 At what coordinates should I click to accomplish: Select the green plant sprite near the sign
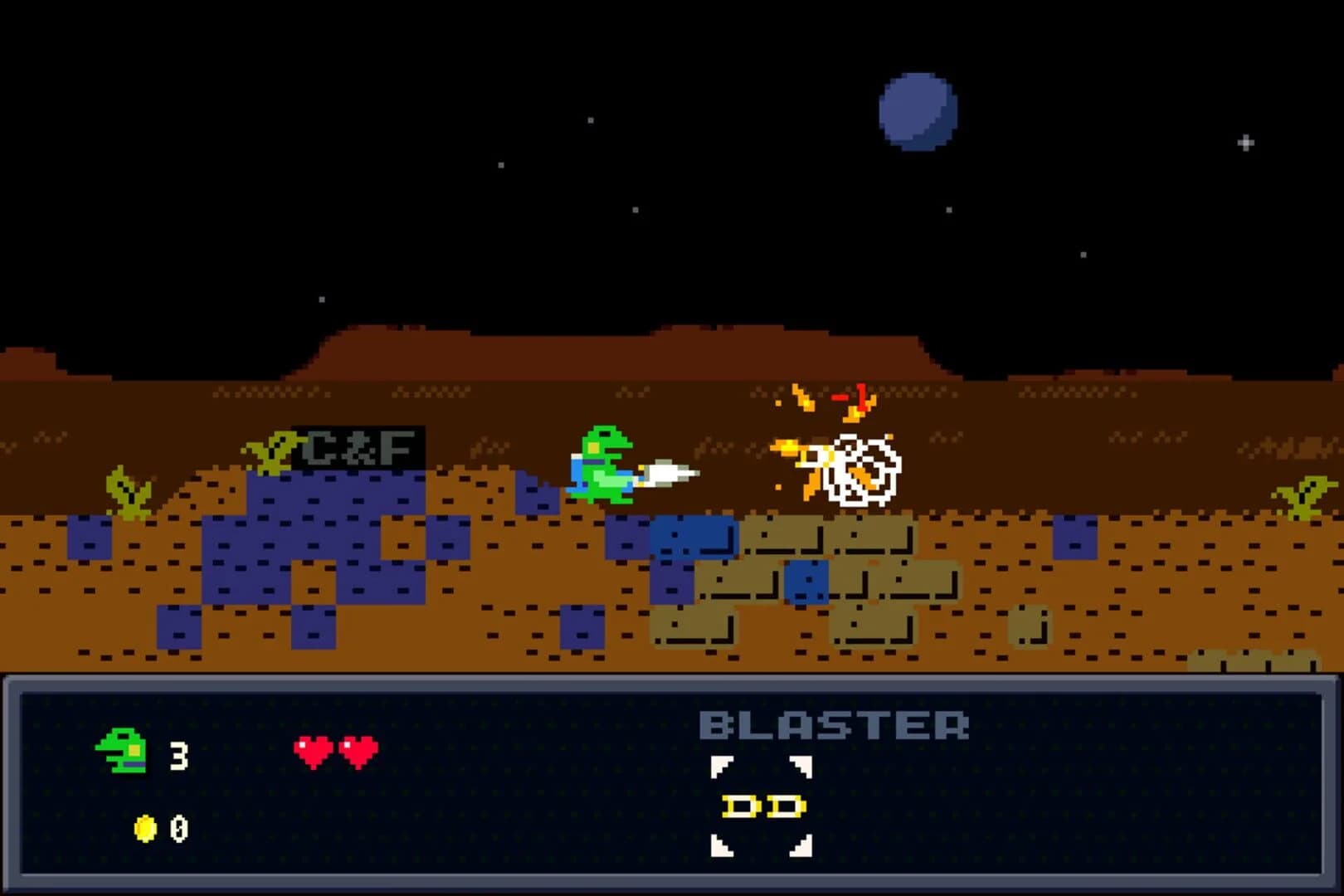274,452
